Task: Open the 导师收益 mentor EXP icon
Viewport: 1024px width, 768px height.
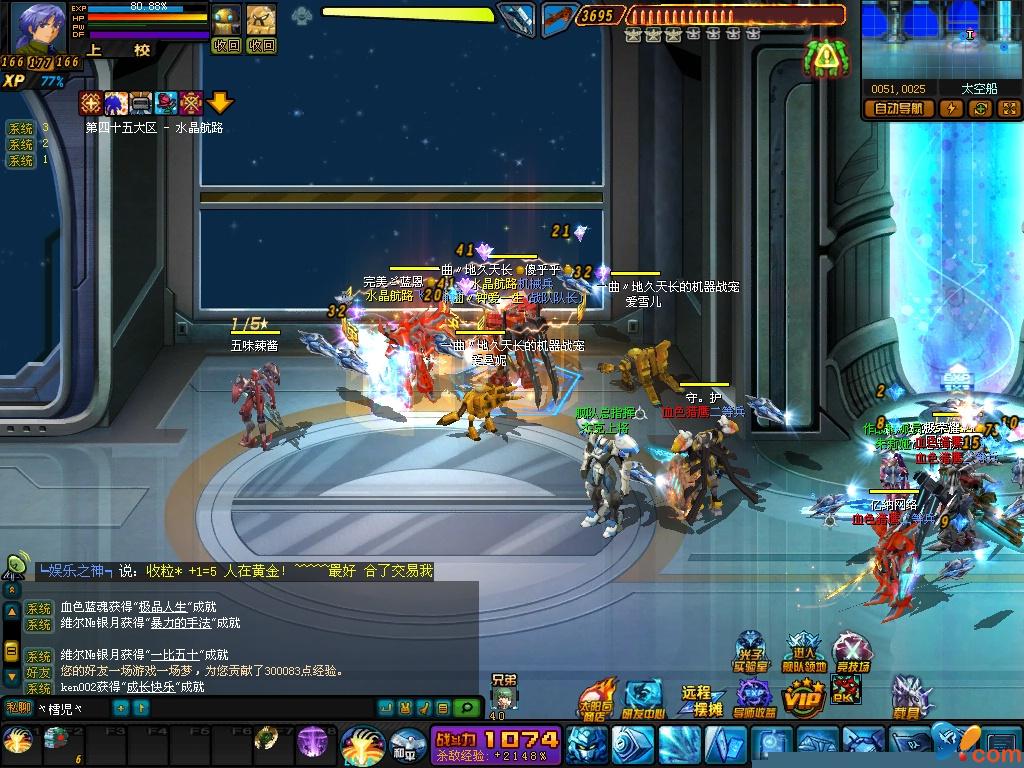Action: [754, 697]
